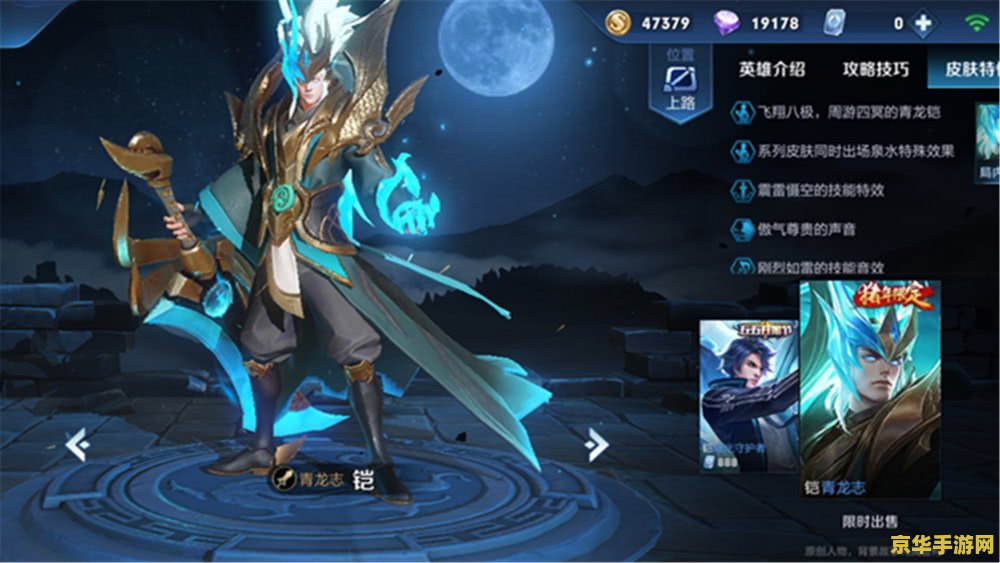Show the previous skin with left arrow

(x=77, y=443)
